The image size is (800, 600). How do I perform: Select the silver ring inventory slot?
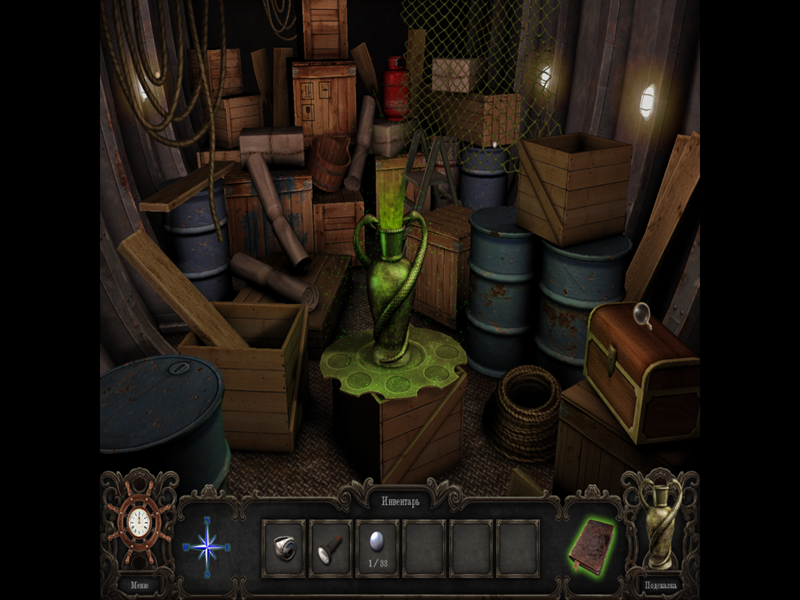(x=284, y=547)
